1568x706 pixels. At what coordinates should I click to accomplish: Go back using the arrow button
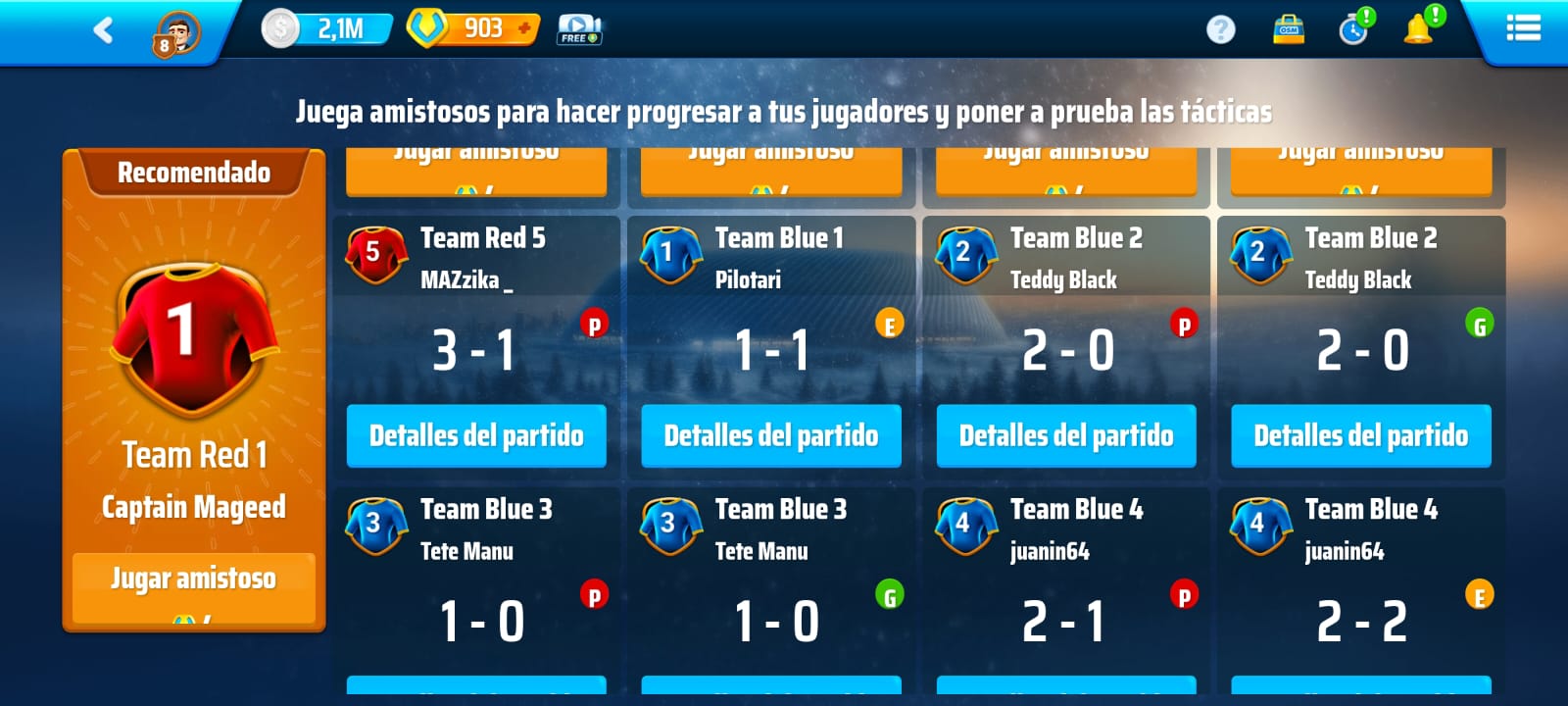(103, 30)
